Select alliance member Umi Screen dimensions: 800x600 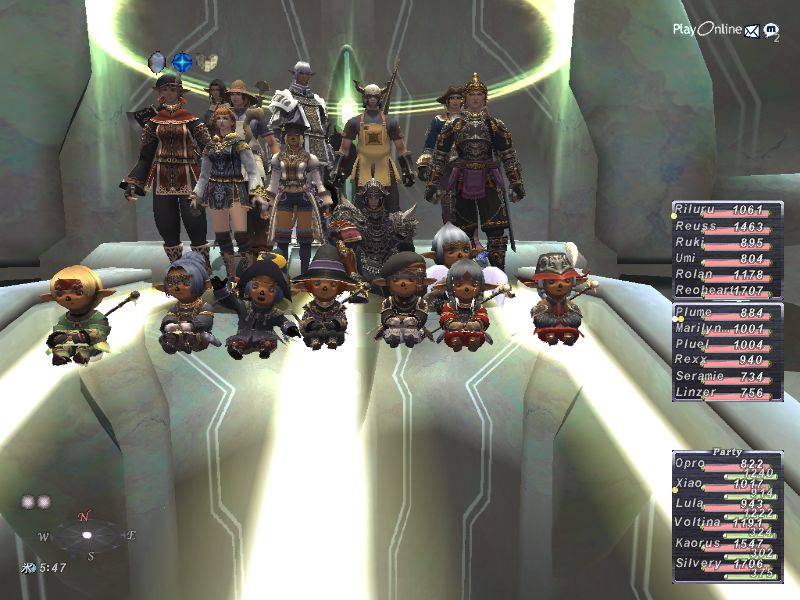coord(727,259)
